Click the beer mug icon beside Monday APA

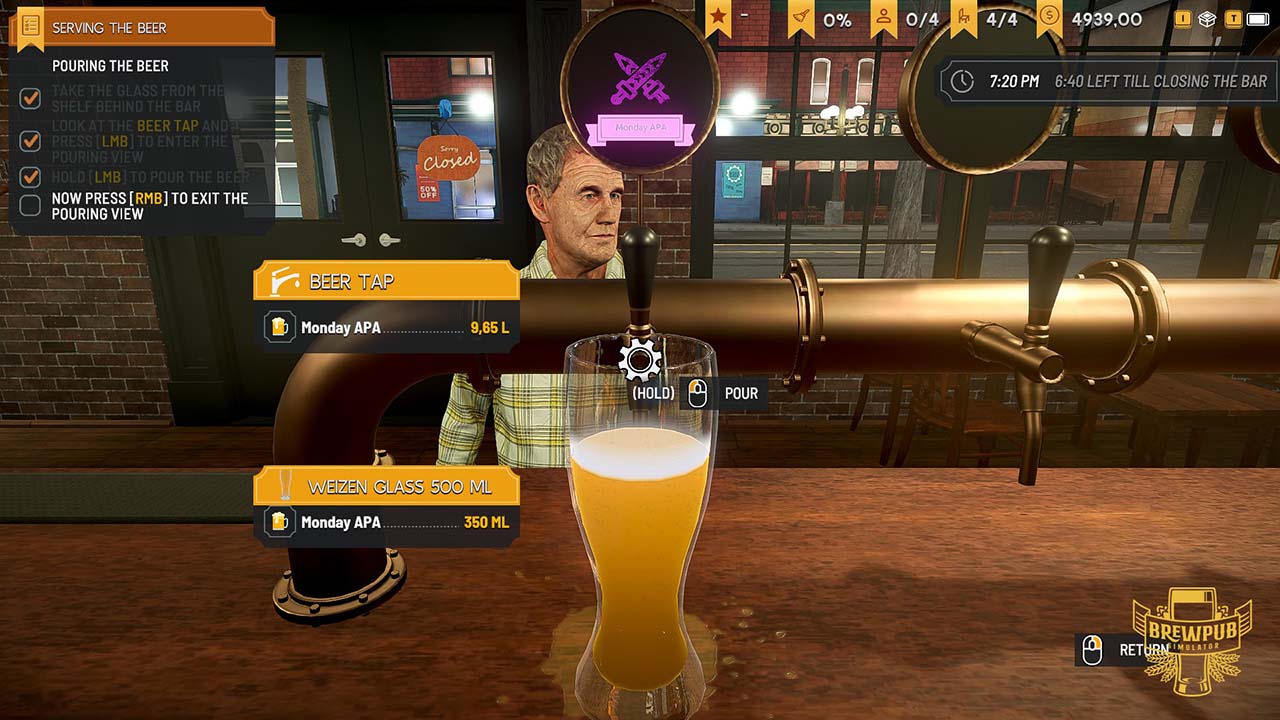pyautogui.click(x=281, y=327)
